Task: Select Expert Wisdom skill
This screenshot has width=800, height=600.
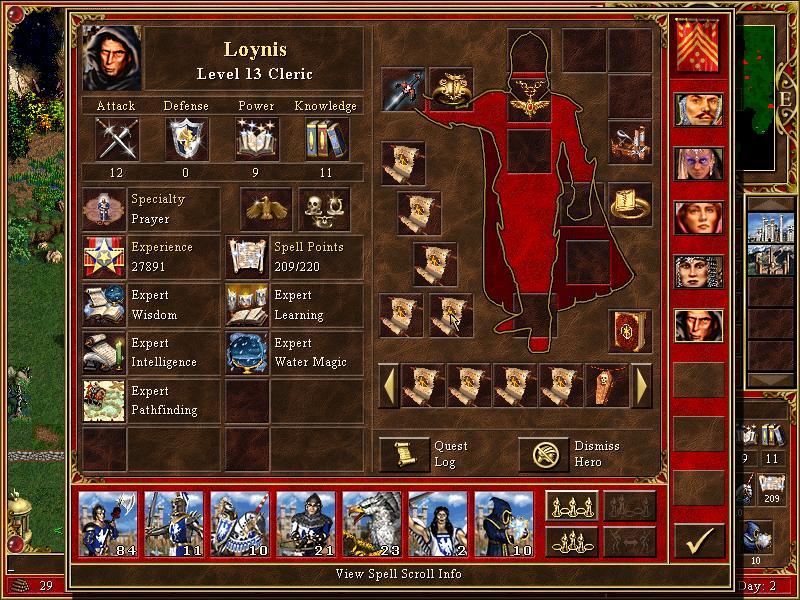Action: pyautogui.click(x=104, y=305)
